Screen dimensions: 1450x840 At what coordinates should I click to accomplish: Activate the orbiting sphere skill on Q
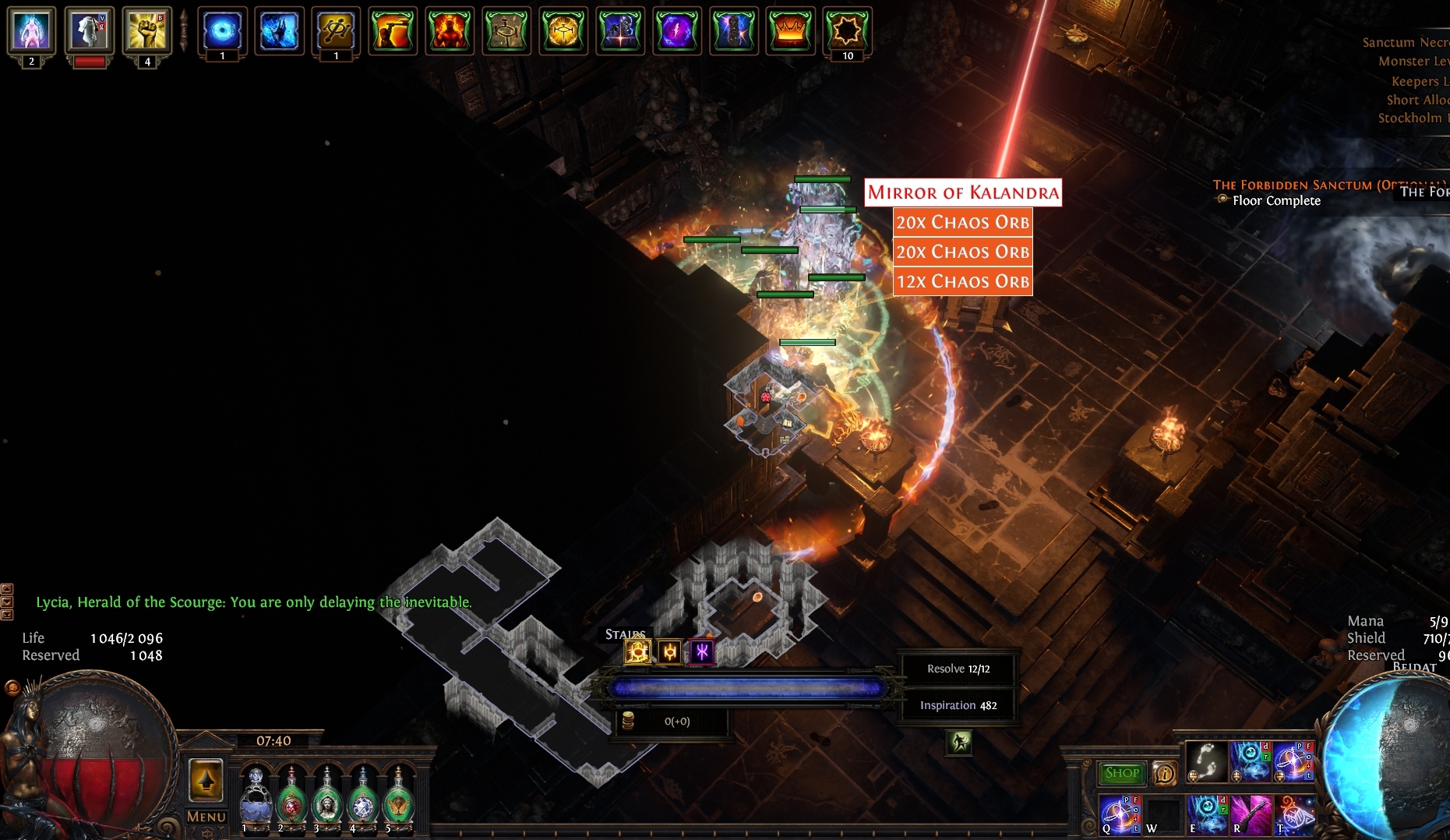coord(1120,815)
